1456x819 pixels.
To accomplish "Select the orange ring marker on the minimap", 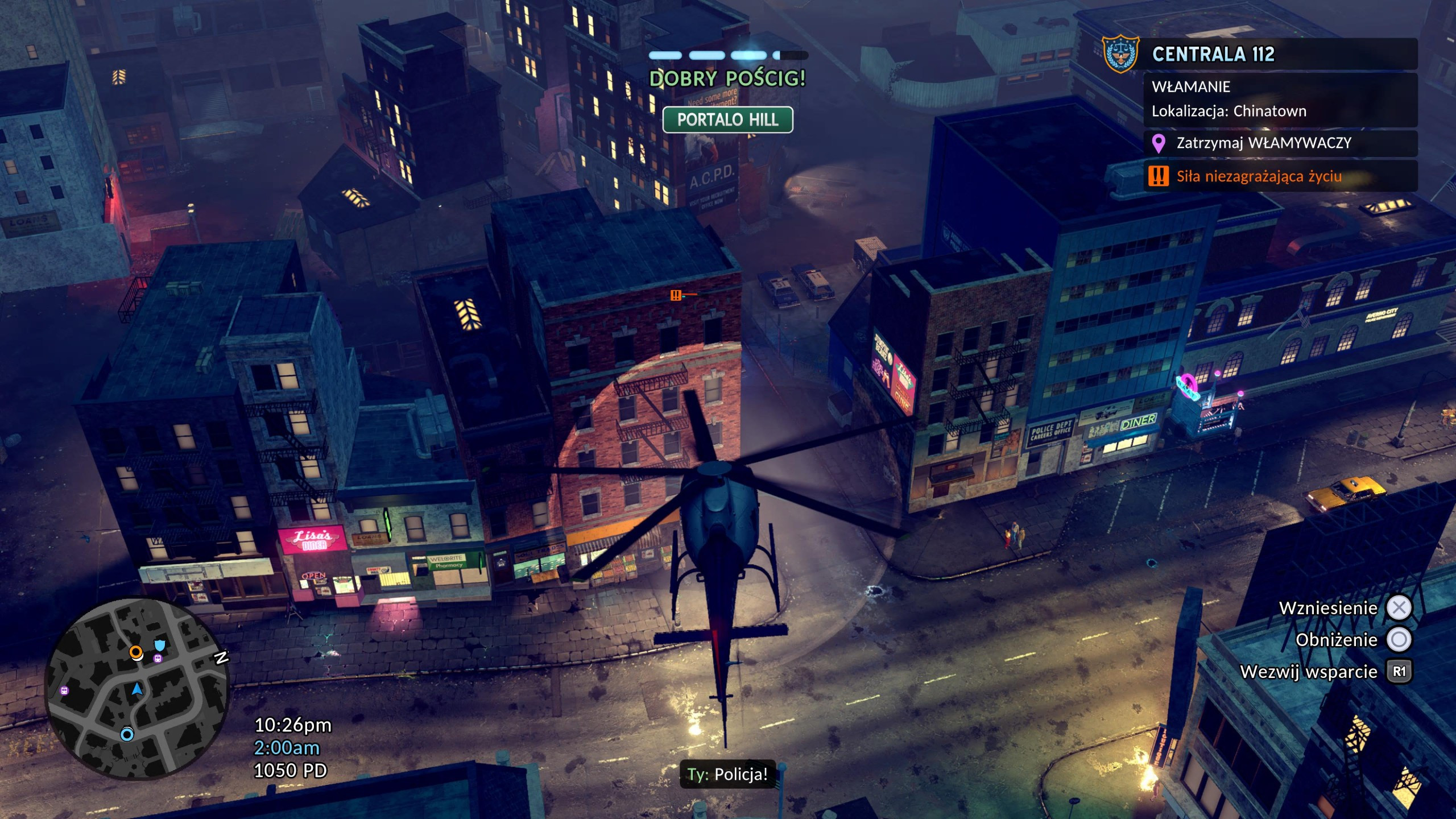I will point(136,652).
